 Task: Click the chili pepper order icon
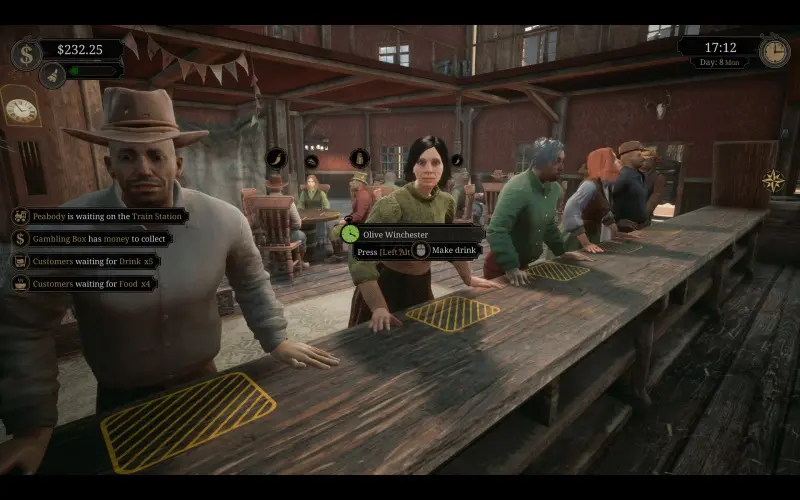point(276,158)
